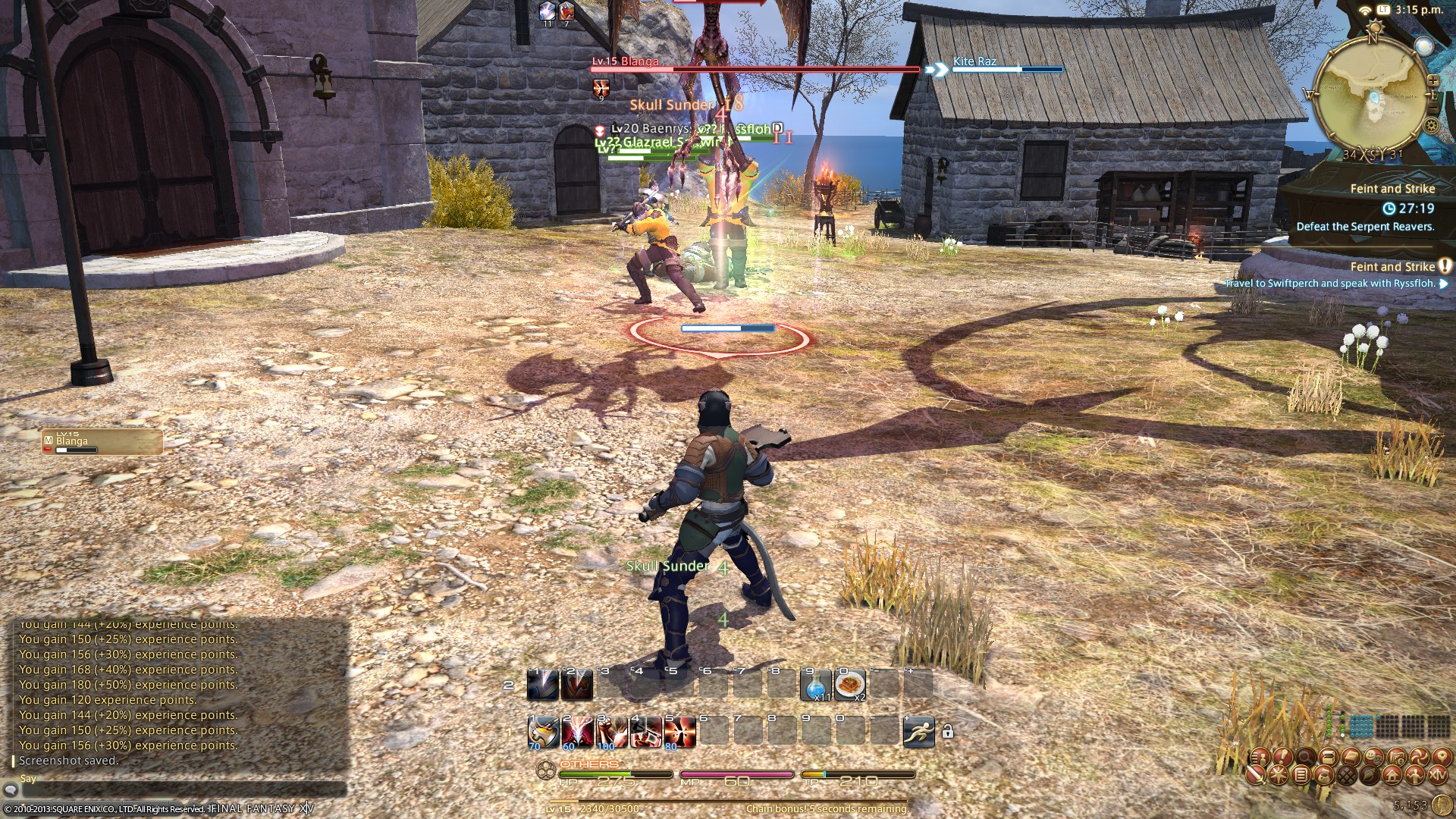Activate the axe ability costing 70 TP
This screenshot has width=1456, height=819.
click(543, 732)
